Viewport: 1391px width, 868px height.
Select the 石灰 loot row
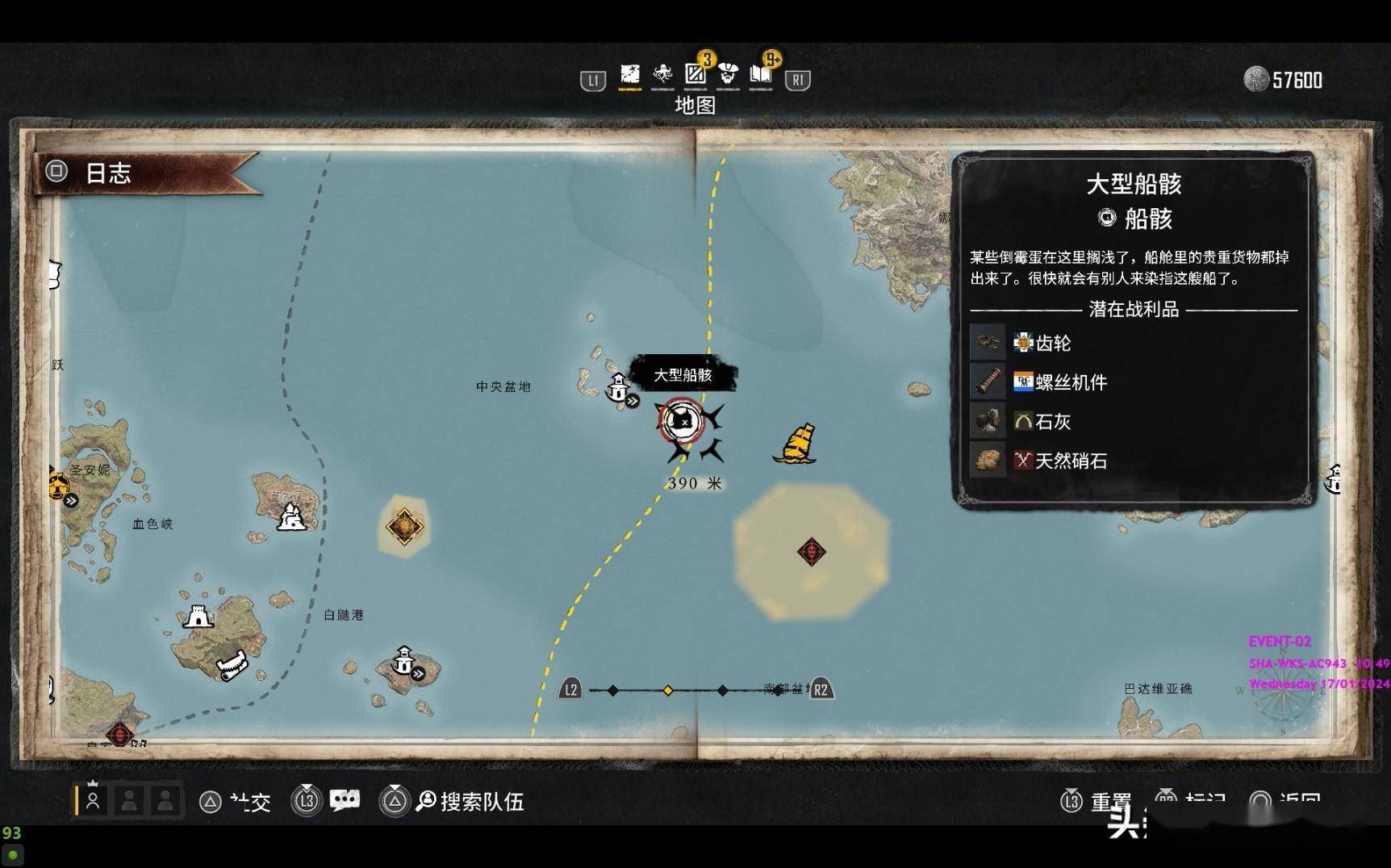1052,422
